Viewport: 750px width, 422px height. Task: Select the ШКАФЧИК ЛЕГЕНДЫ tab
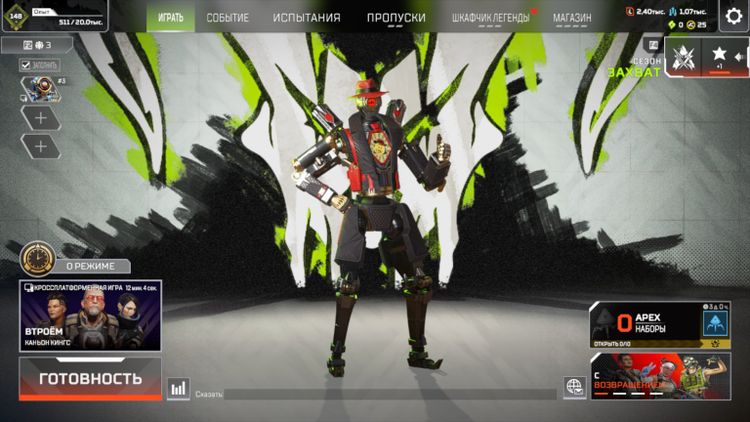click(x=490, y=17)
